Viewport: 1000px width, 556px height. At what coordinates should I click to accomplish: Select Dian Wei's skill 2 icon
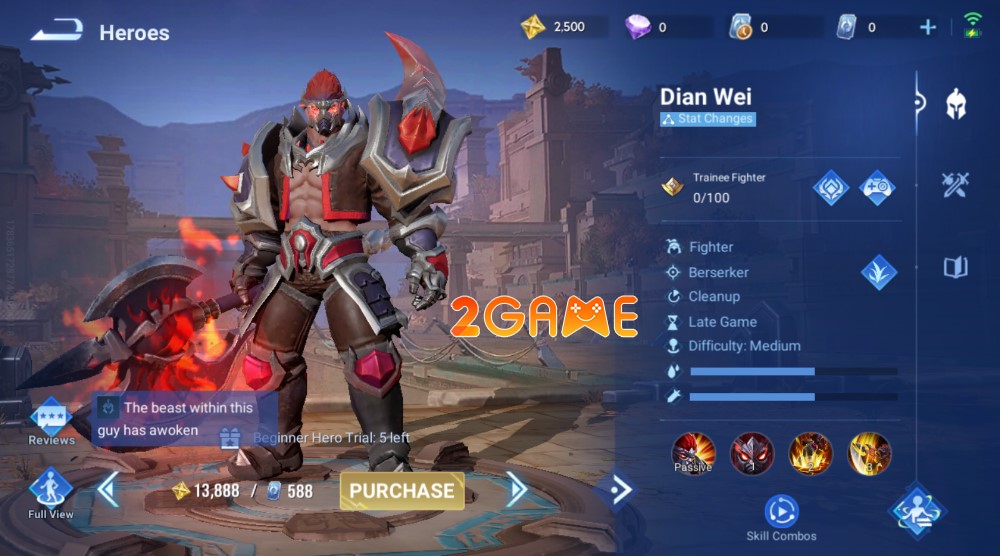coord(810,453)
